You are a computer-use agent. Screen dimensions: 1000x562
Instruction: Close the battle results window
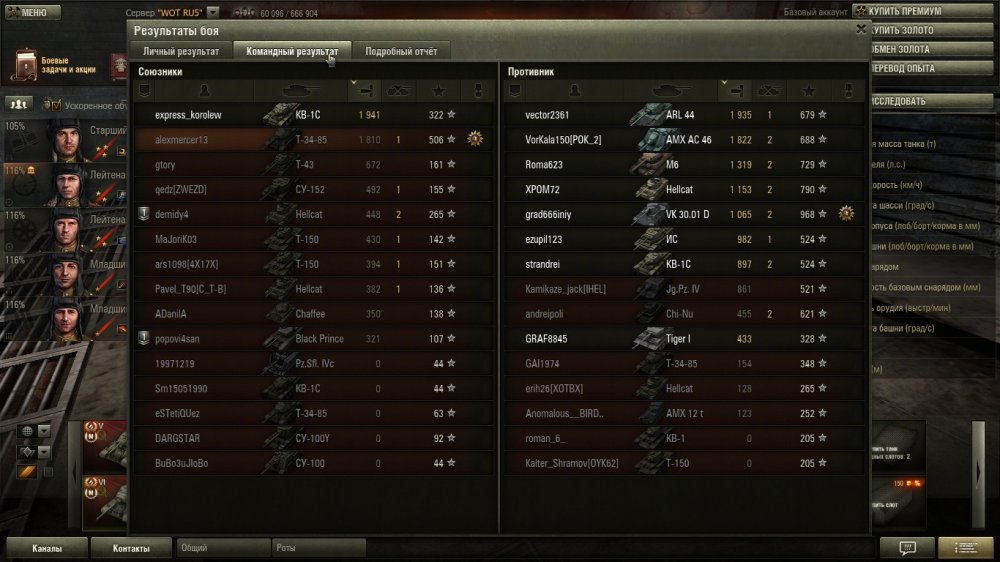click(861, 29)
